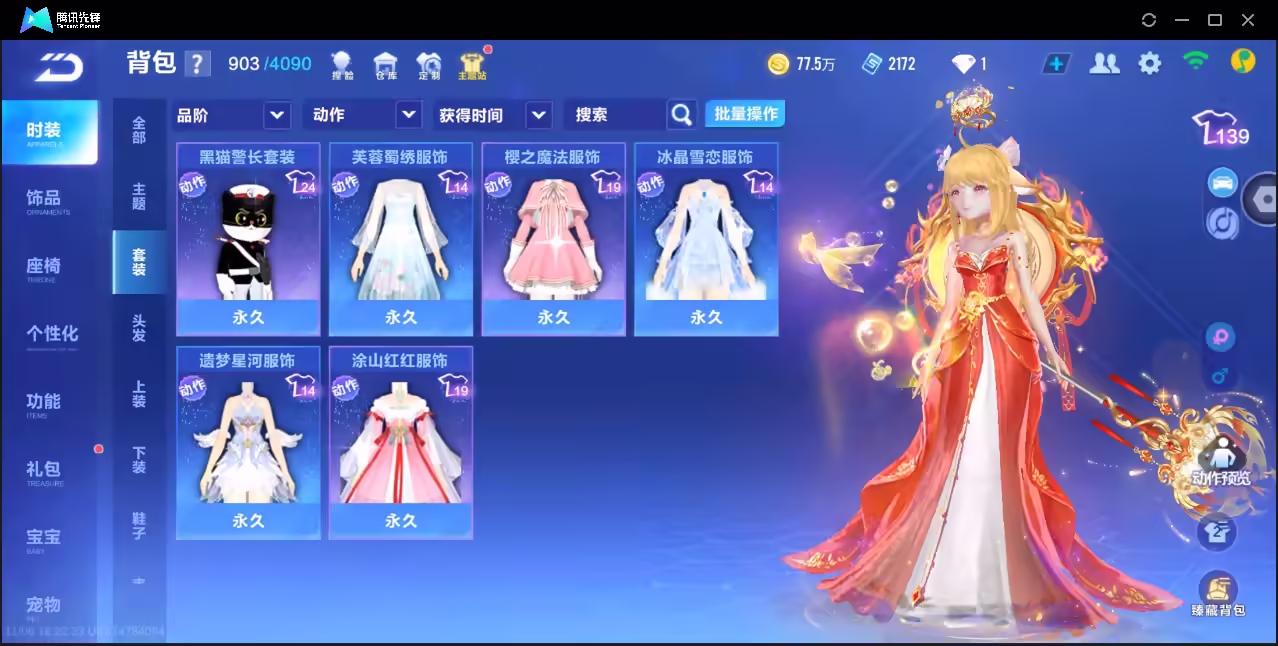Expand the 获得时间 sort dropdown
Image resolution: width=1278 pixels, height=646 pixels.
494,115
